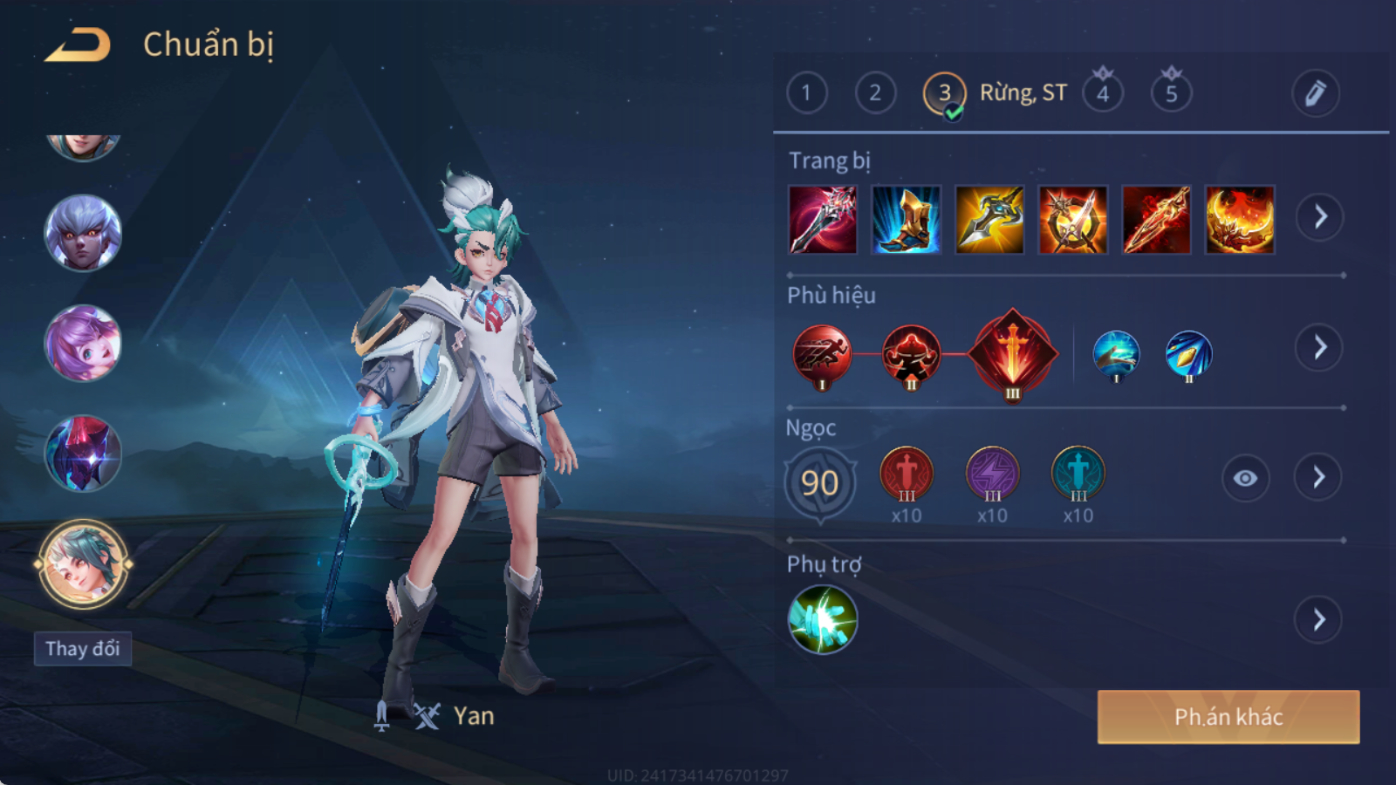Open the green support spell icon

tap(822, 620)
